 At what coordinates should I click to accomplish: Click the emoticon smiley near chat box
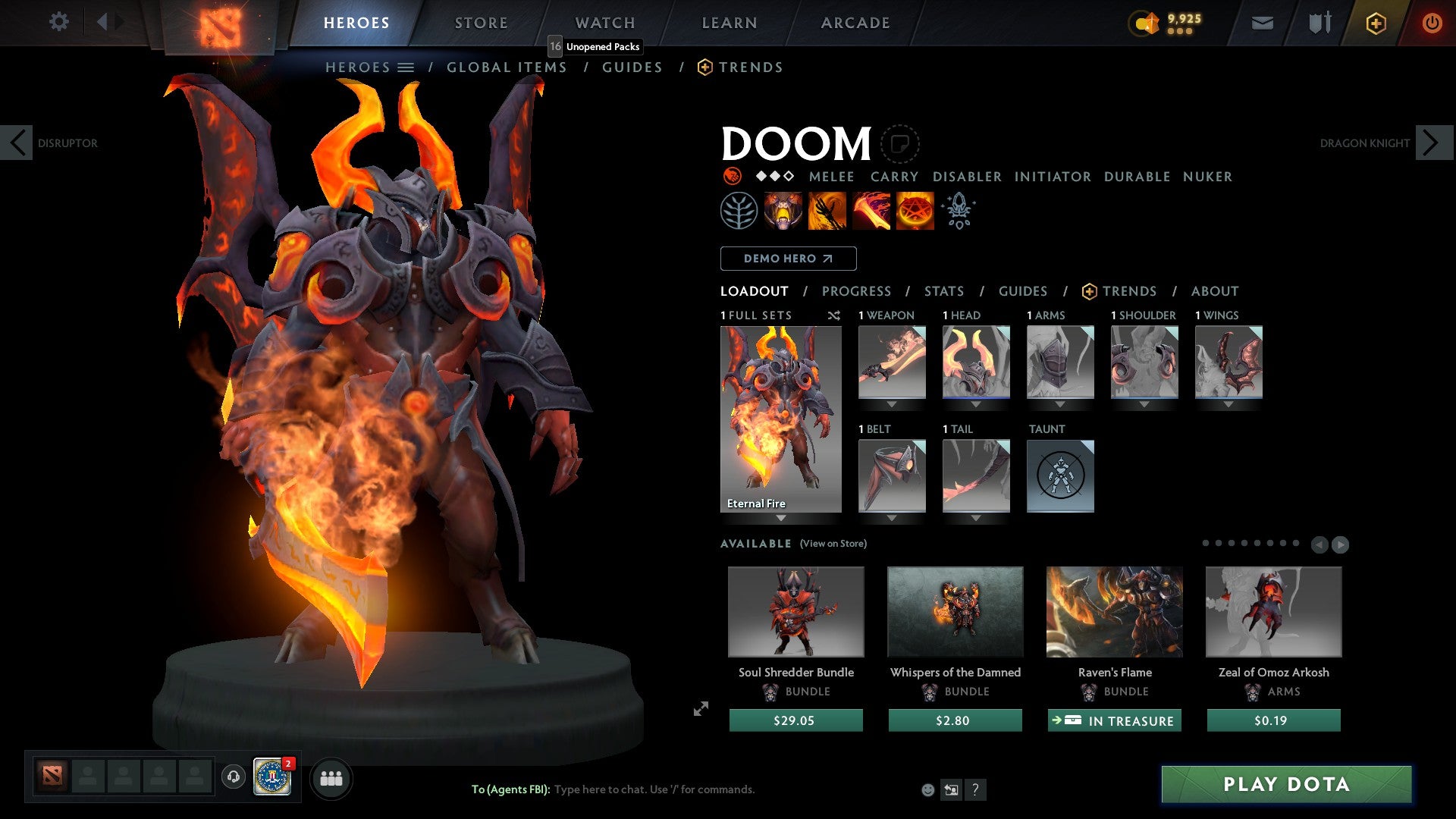(x=927, y=789)
